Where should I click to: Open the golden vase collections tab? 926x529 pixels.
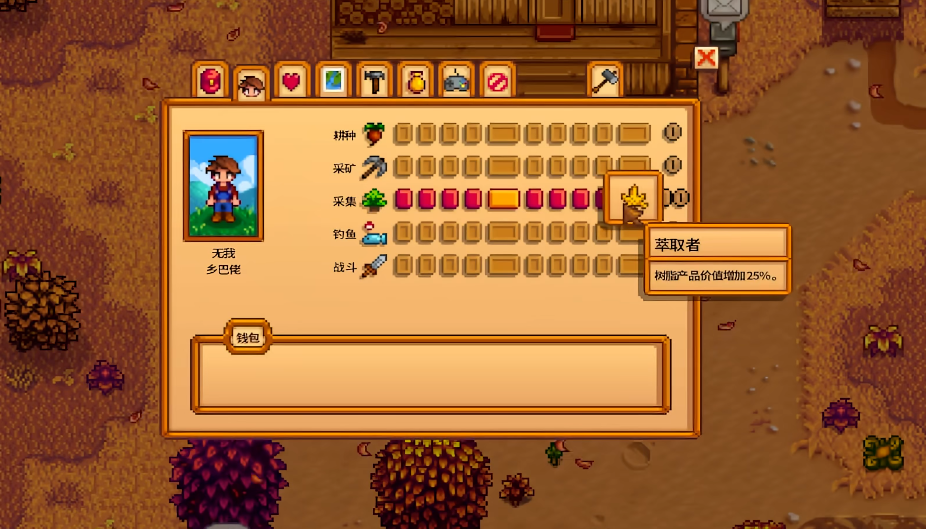pos(416,81)
